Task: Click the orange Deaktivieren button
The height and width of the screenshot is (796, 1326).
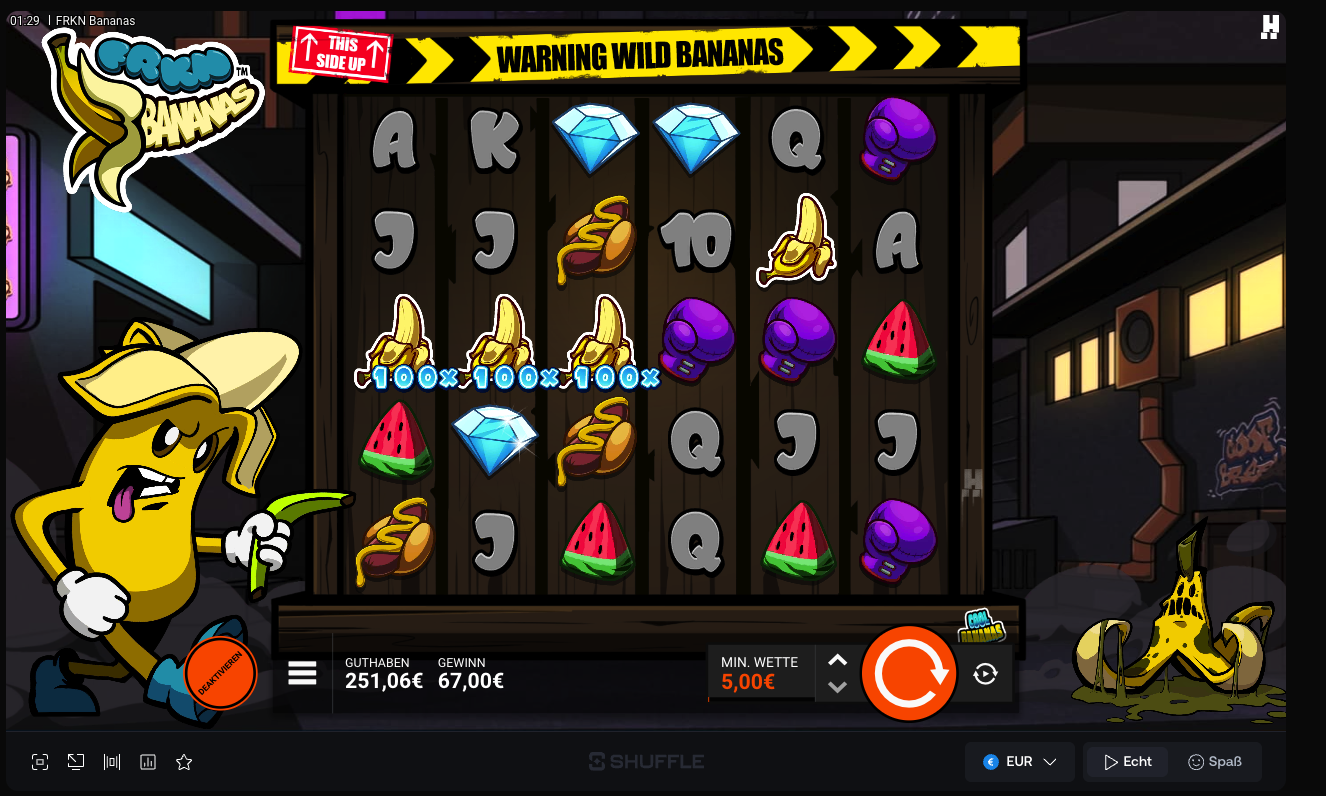Action: pyautogui.click(x=221, y=674)
